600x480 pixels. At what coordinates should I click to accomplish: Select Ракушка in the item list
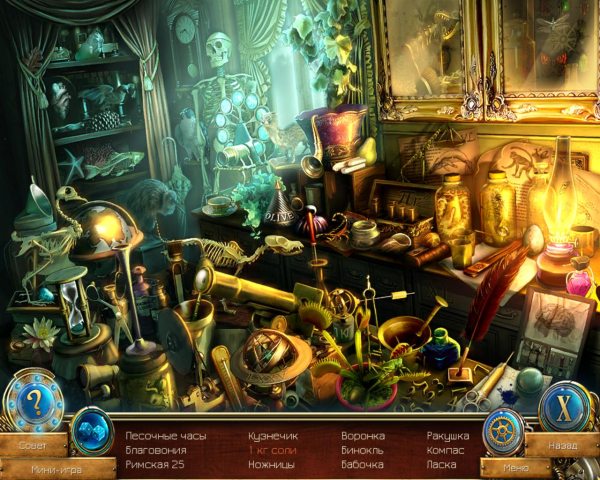point(446,436)
